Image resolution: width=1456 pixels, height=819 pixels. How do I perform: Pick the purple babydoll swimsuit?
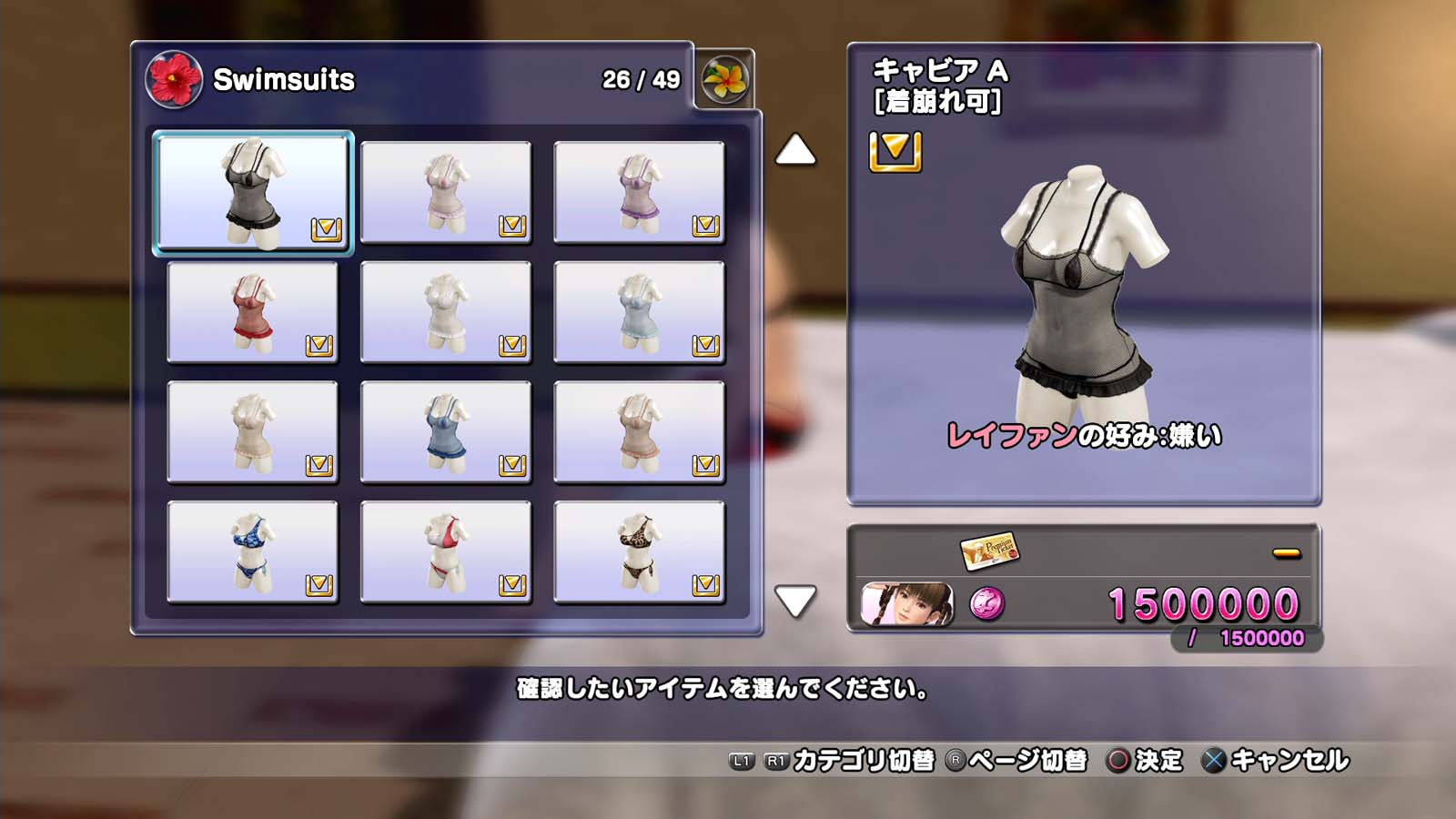(639, 192)
